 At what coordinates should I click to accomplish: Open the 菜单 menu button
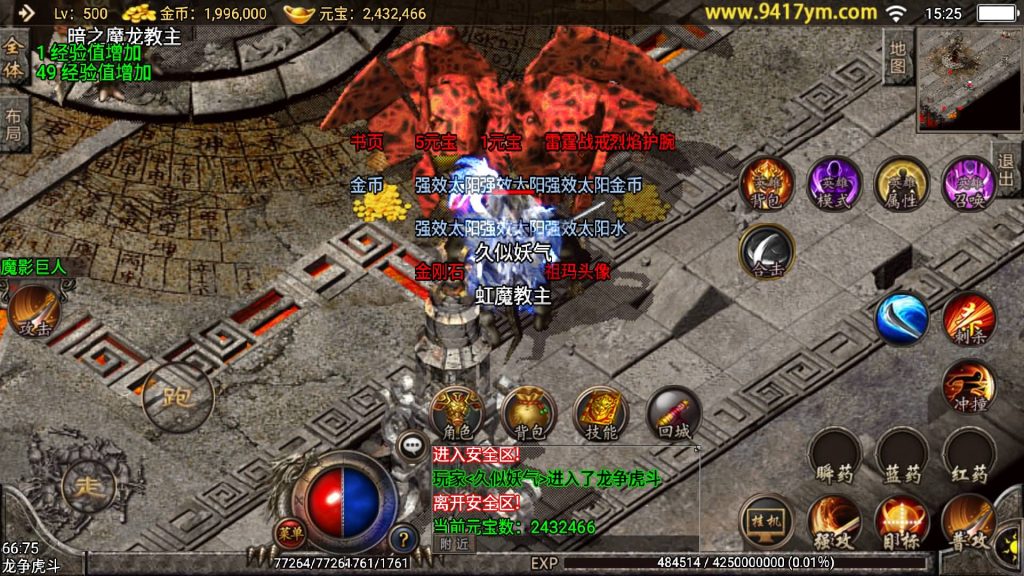pos(290,531)
